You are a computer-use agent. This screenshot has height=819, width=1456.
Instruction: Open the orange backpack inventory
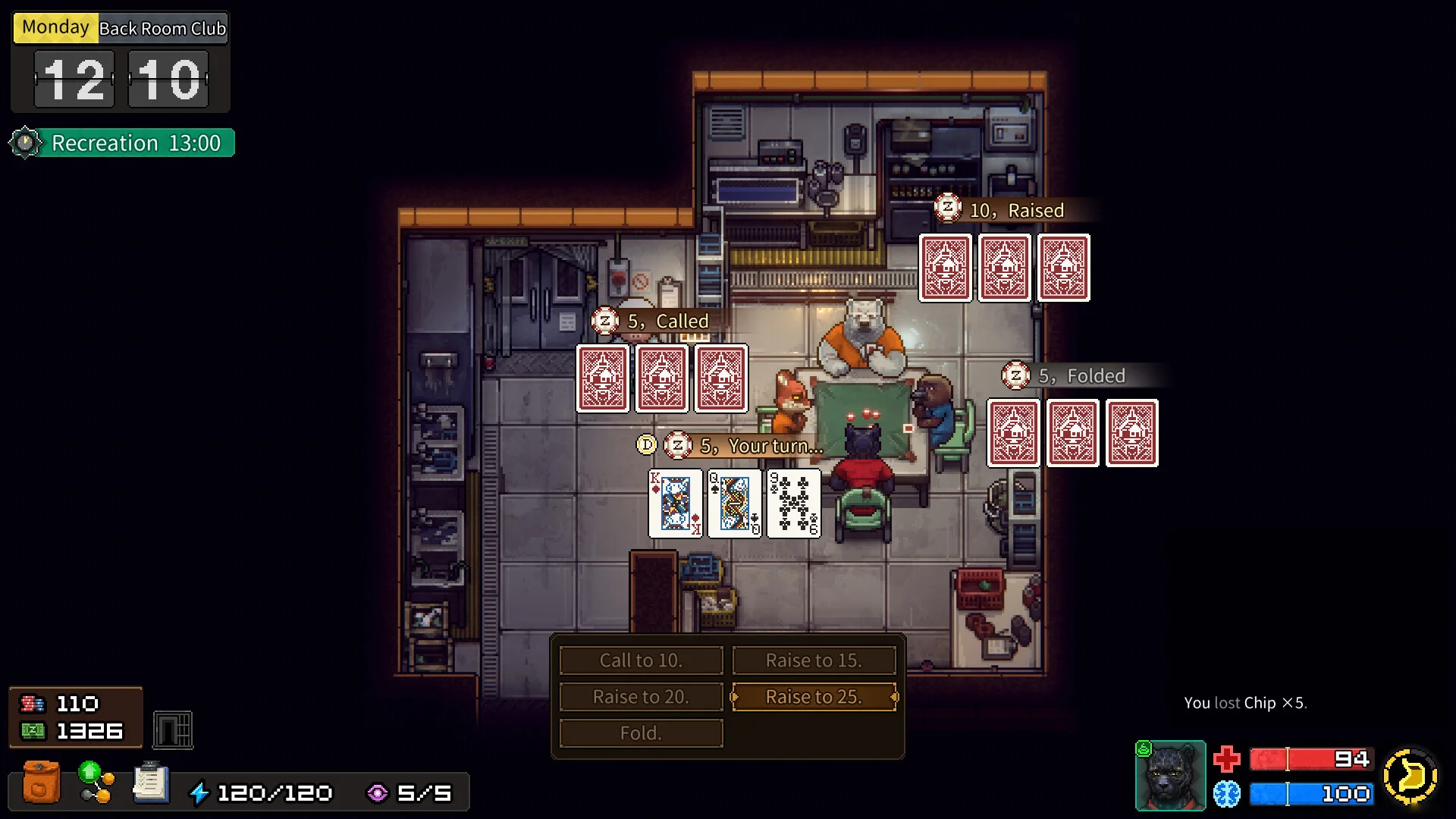click(41, 782)
